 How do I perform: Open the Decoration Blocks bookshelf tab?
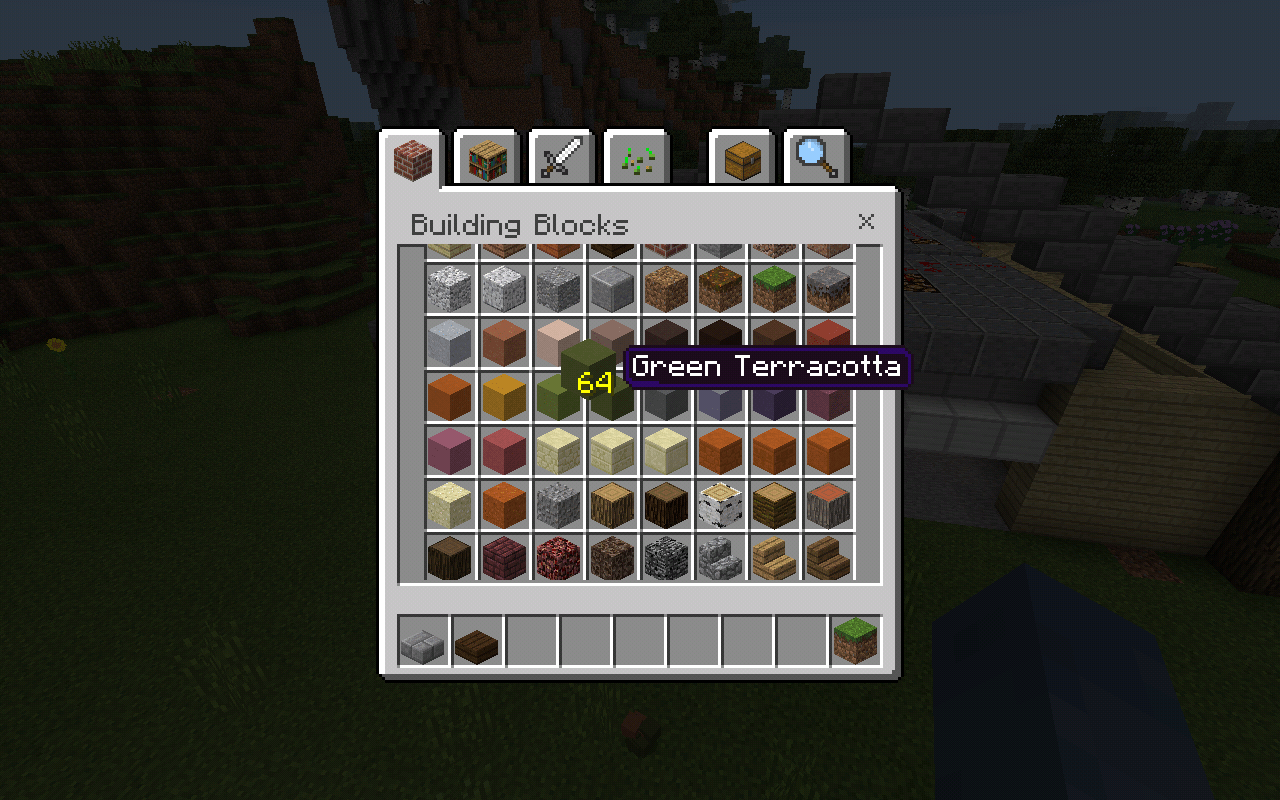485,156
